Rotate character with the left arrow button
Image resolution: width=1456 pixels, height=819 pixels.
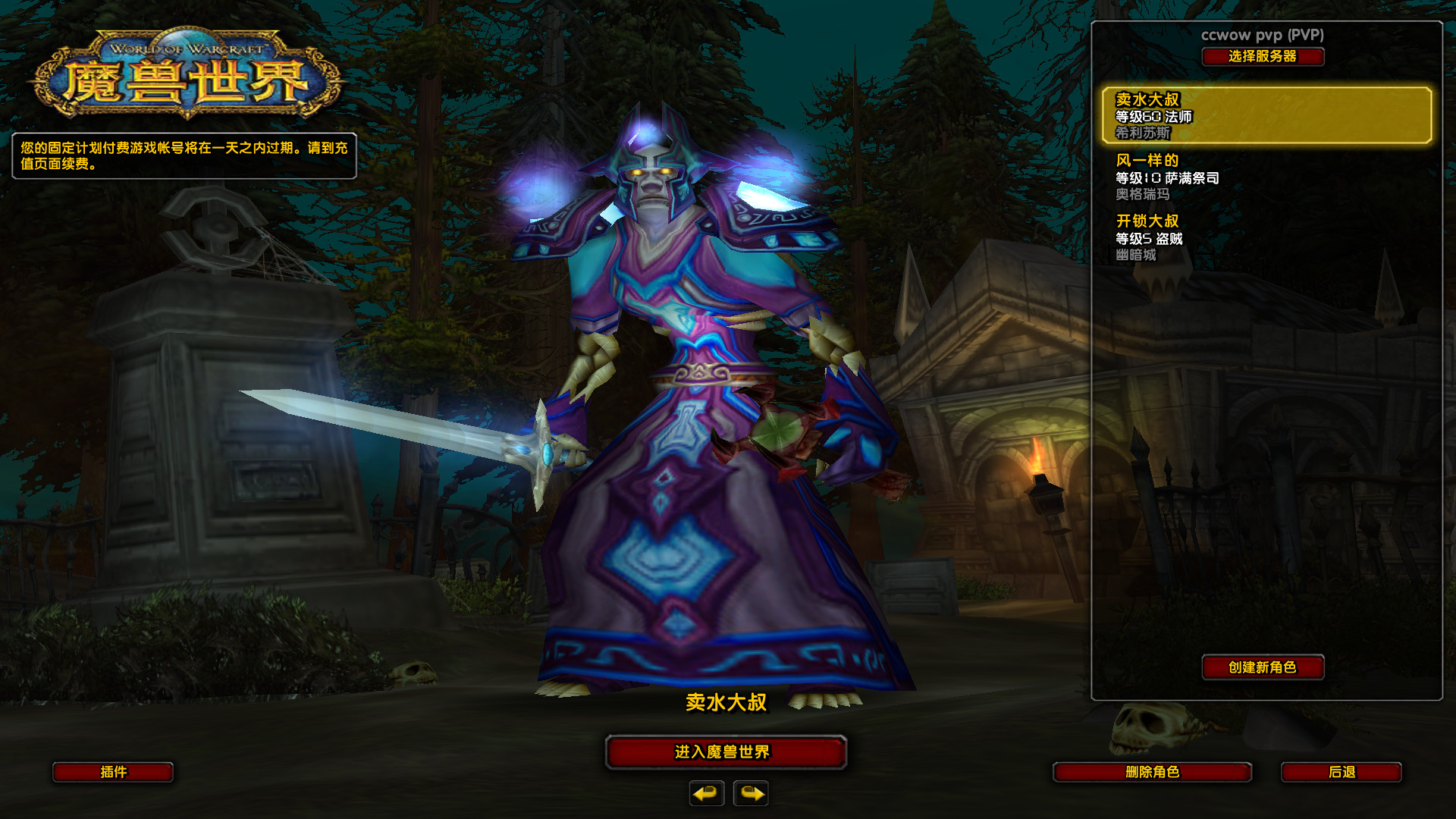click(x=706, y=793)
